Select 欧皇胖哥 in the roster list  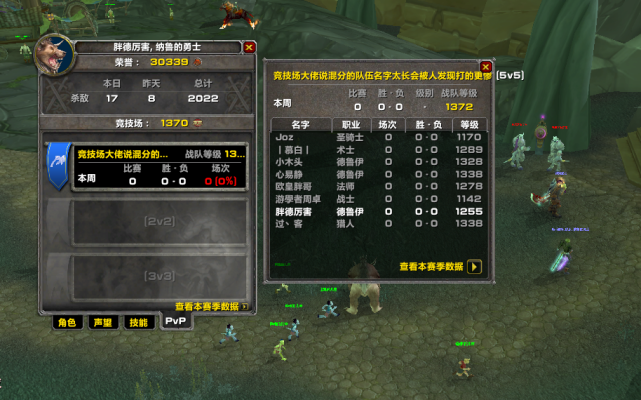[380, 186]
